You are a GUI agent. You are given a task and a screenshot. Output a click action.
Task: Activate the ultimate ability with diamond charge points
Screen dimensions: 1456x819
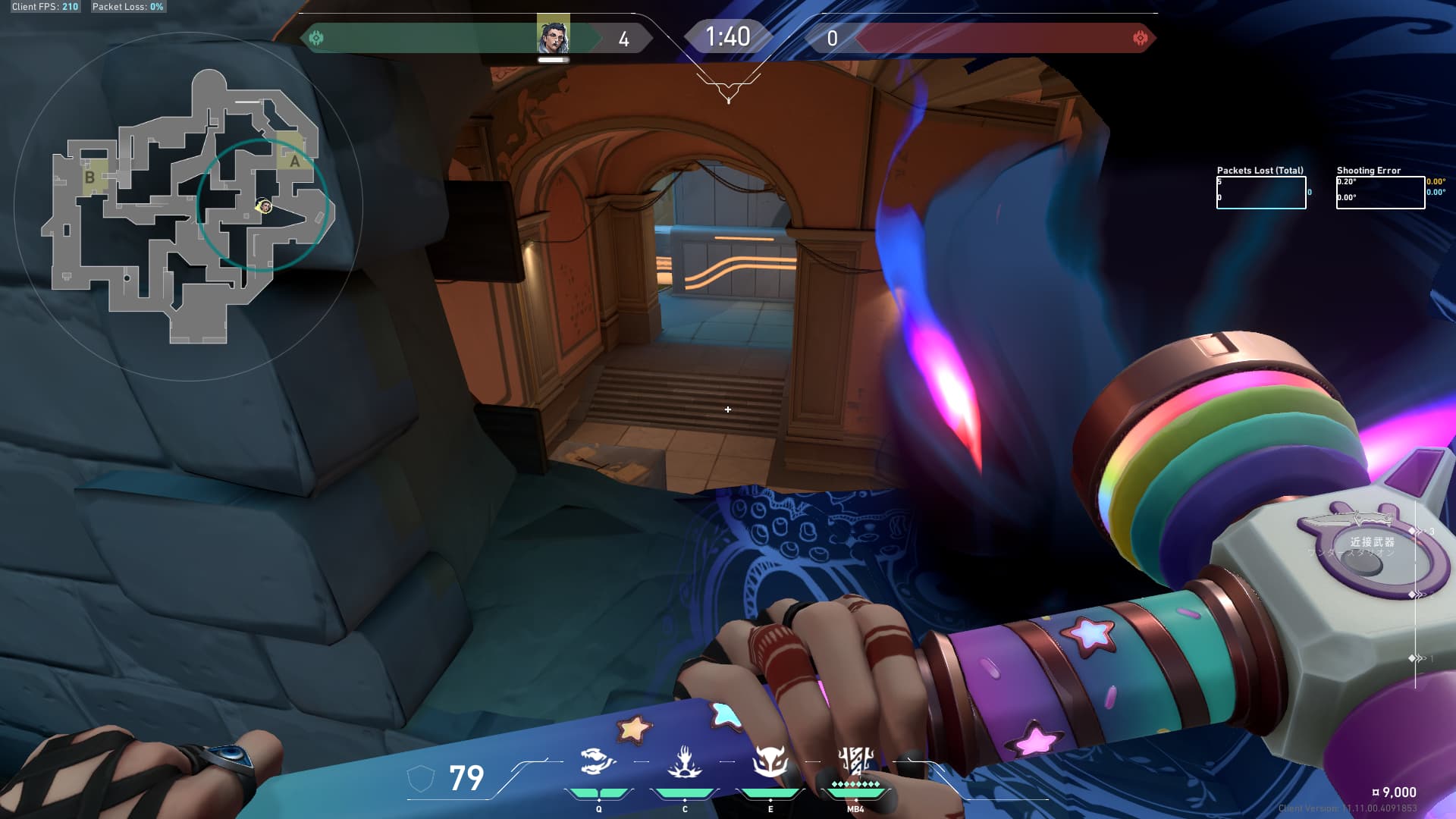pos(855,761)
